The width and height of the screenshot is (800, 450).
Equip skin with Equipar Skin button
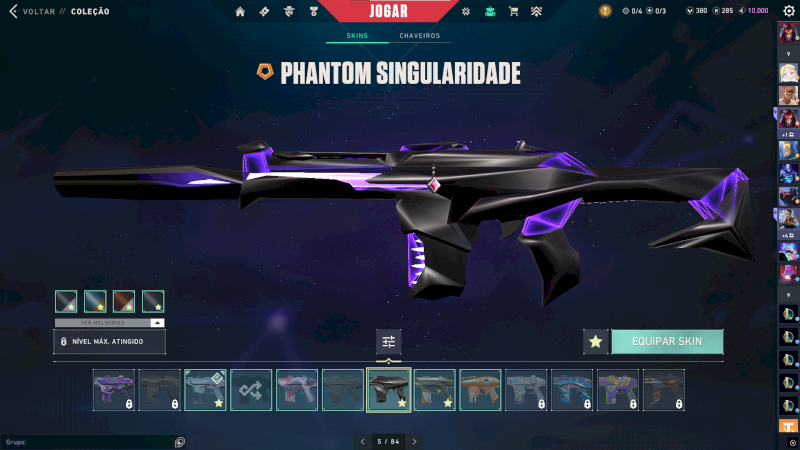pyautogui.click(x=667, y=341)
